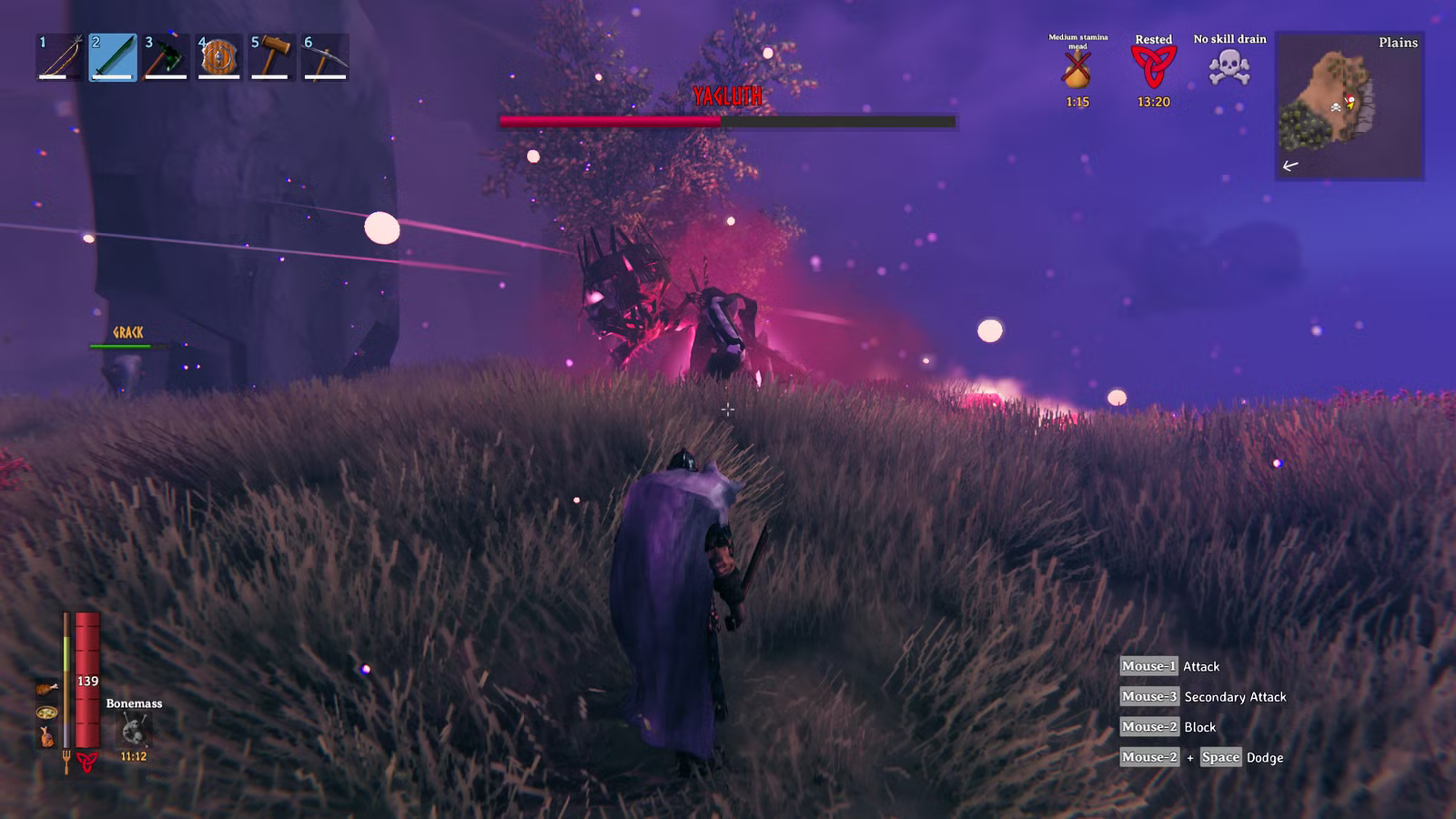Click the red Rested status icon

coord(1153,67)
